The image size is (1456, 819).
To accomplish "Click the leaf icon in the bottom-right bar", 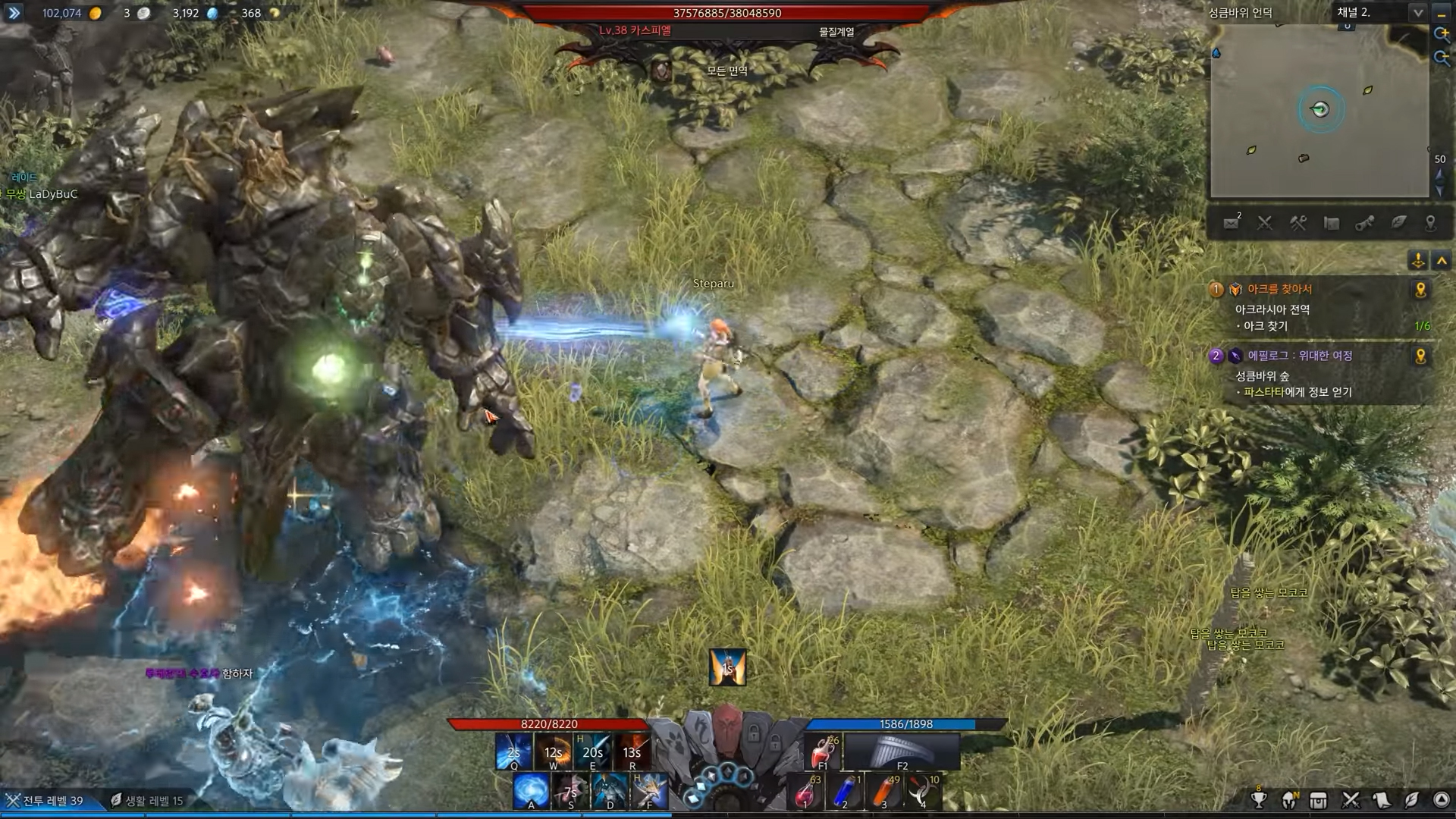I will 1412,800.
